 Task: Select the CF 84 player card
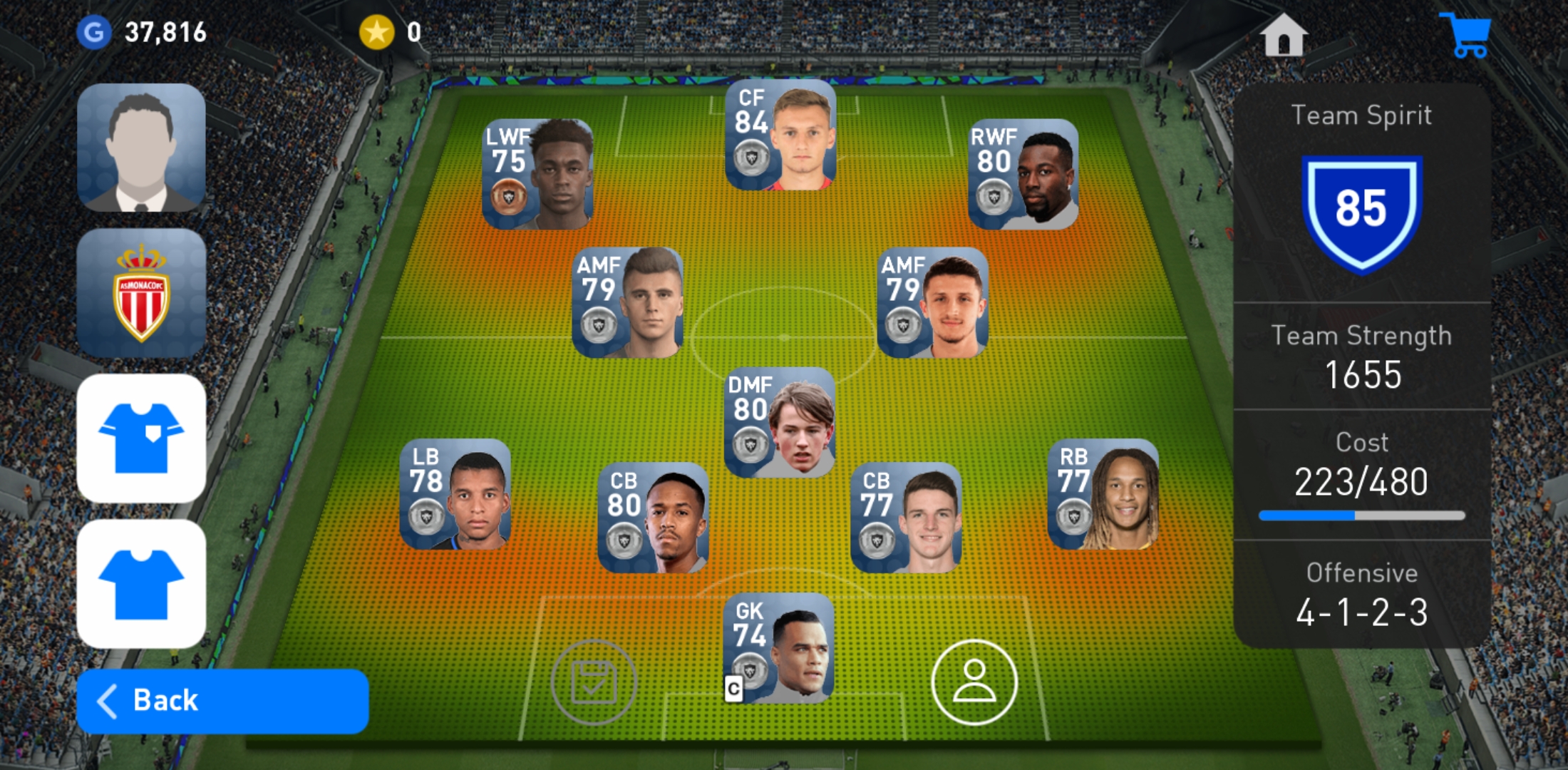(780, 135)
